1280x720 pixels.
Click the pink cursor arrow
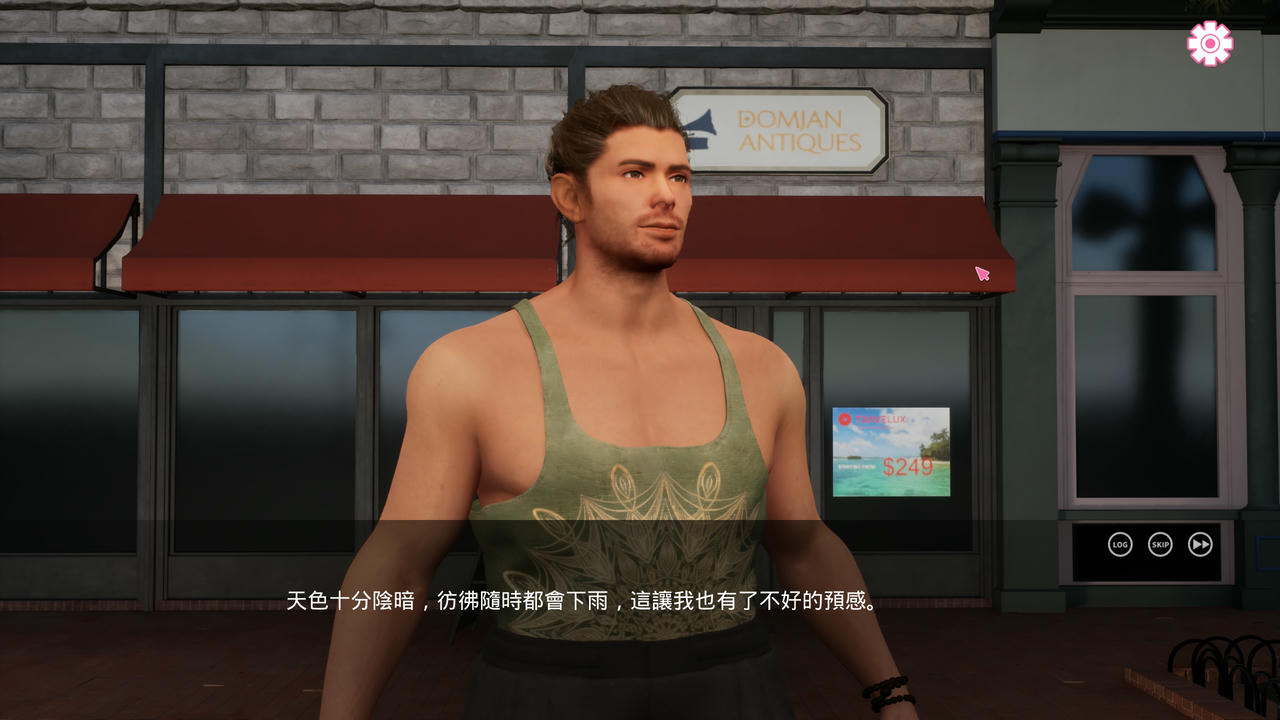click(x=982, y=273)
